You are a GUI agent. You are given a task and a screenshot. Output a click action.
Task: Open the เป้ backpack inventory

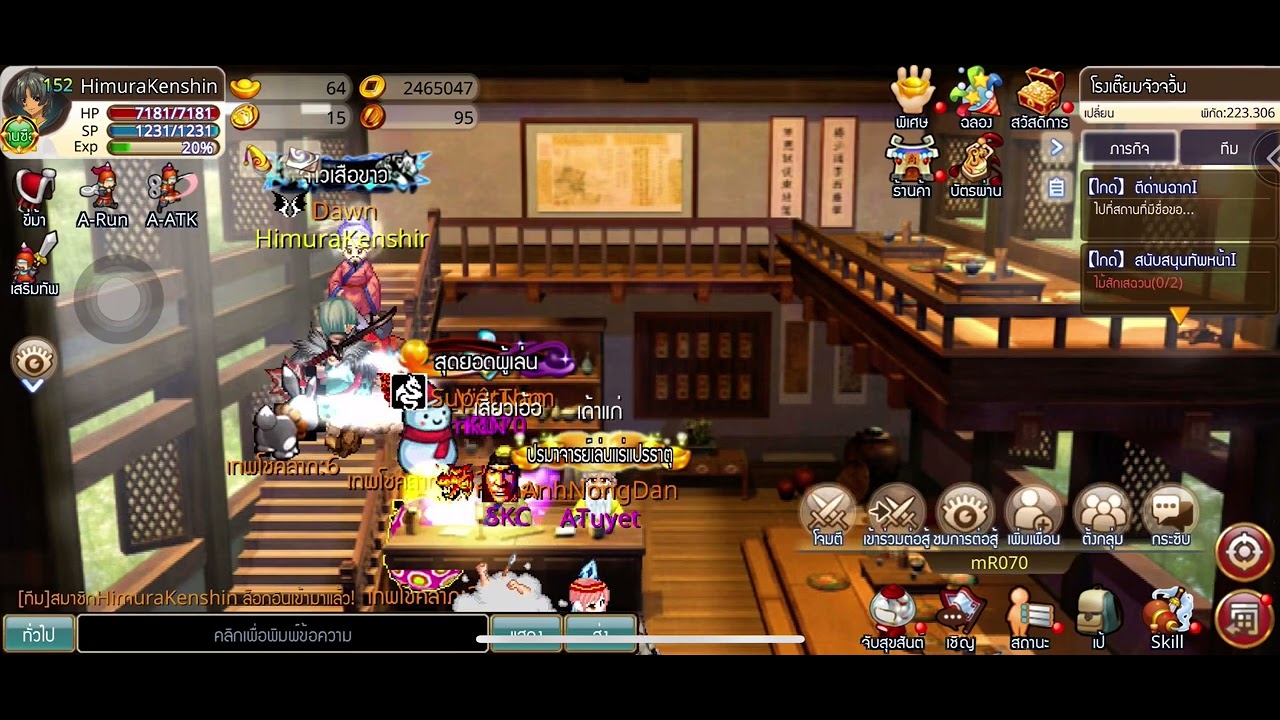(x=1098, y=618)
